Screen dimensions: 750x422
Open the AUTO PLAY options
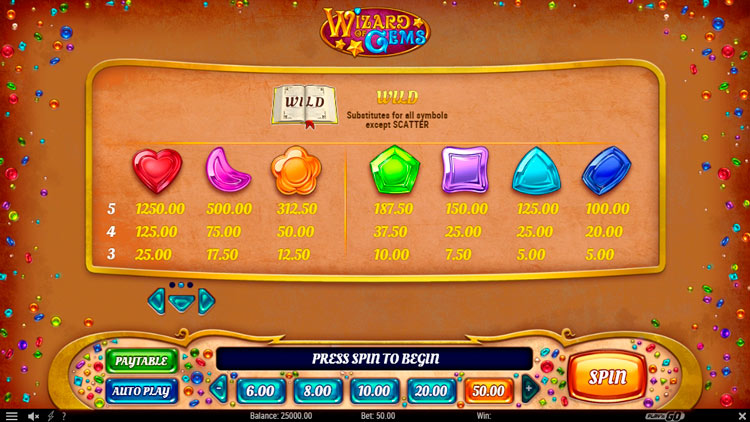(x=141, y=390)
